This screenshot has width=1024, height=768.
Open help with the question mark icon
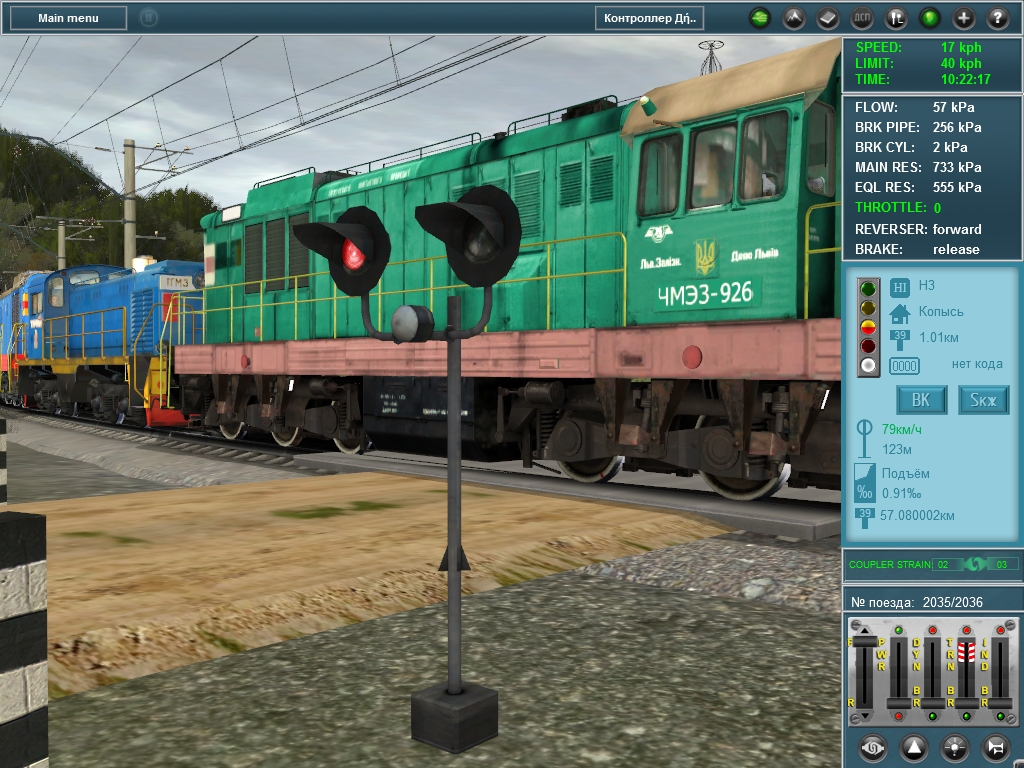click(x=998, y=18)
